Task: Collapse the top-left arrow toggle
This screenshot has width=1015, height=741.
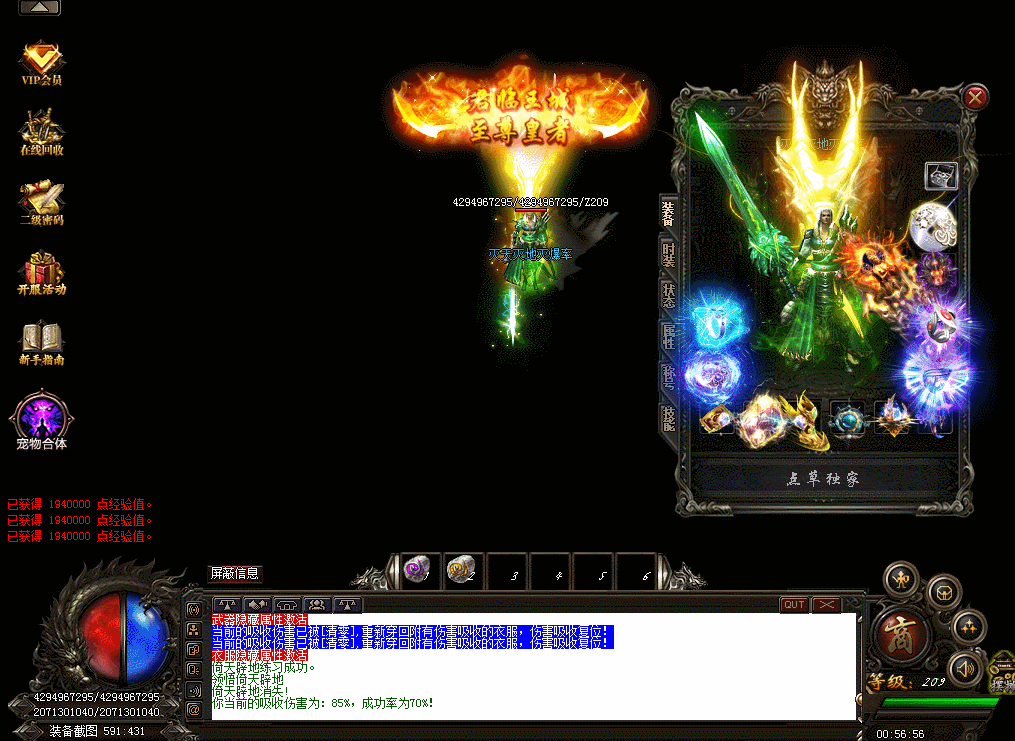Action: [39, 8]
